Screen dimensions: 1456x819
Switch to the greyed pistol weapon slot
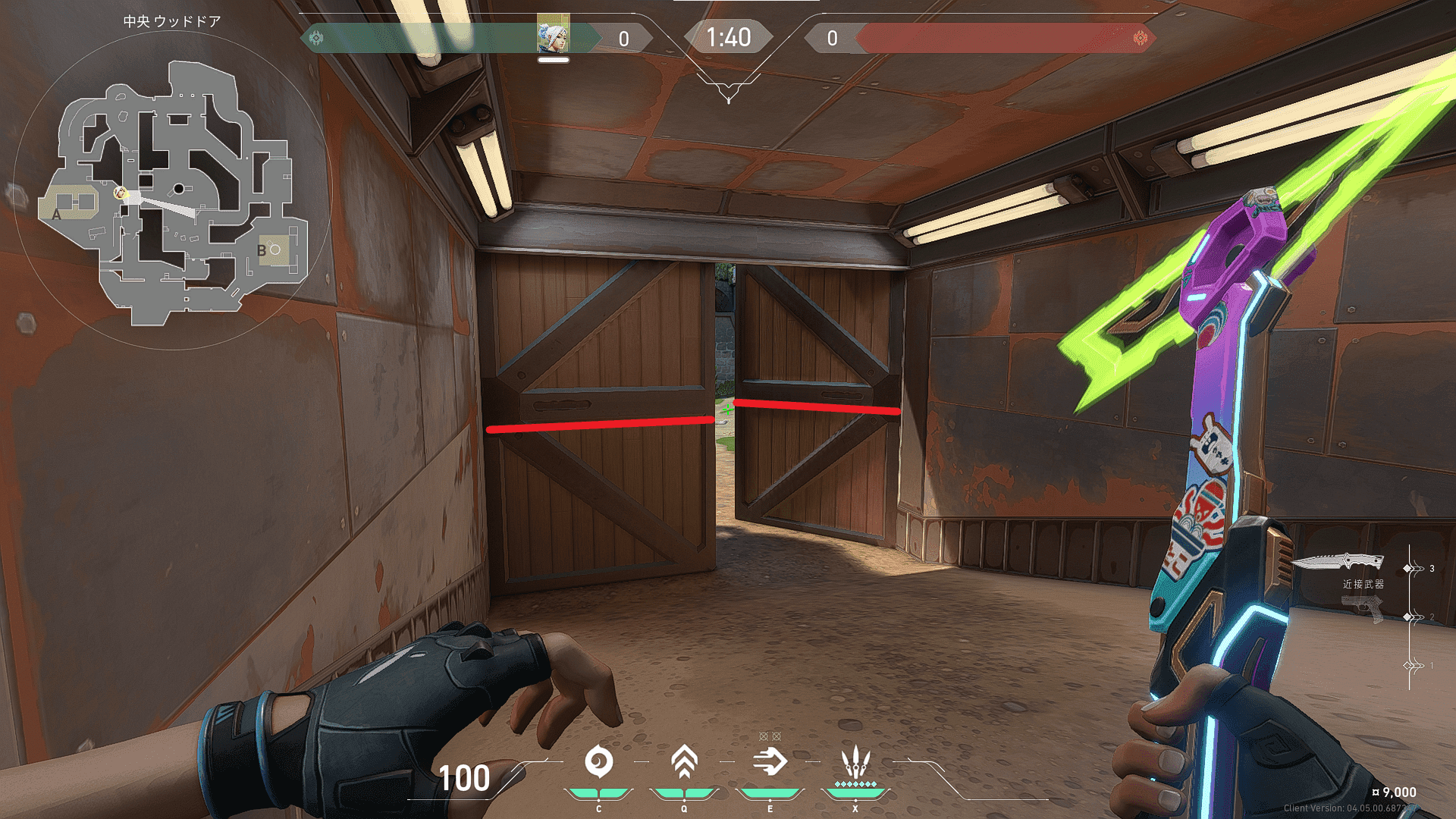(x=1362, y=607)
